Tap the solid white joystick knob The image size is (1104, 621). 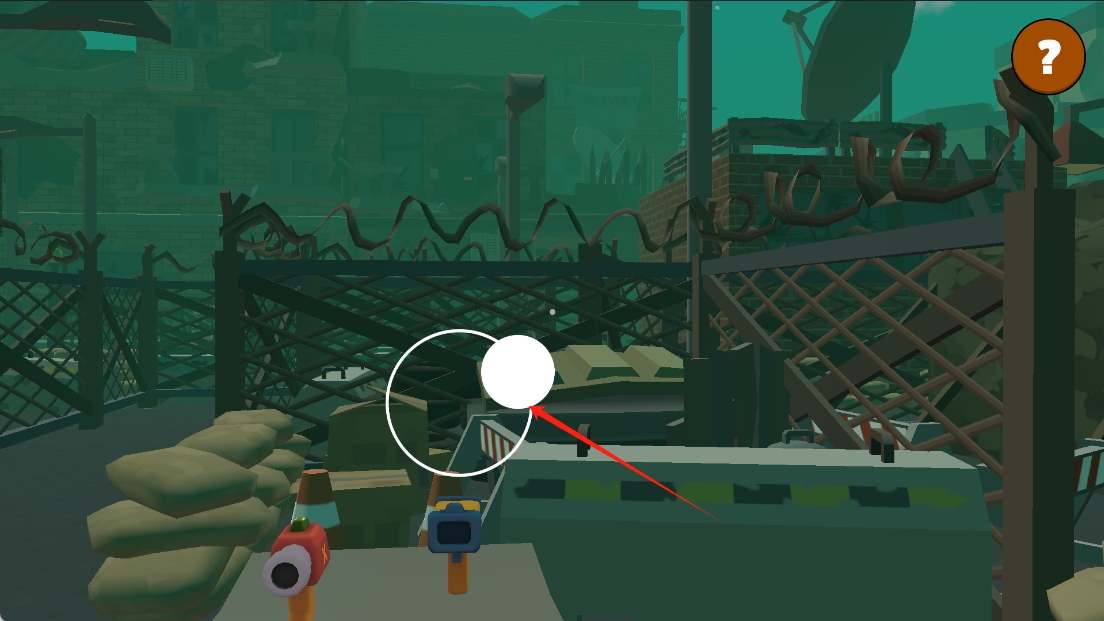pos(517,372)
